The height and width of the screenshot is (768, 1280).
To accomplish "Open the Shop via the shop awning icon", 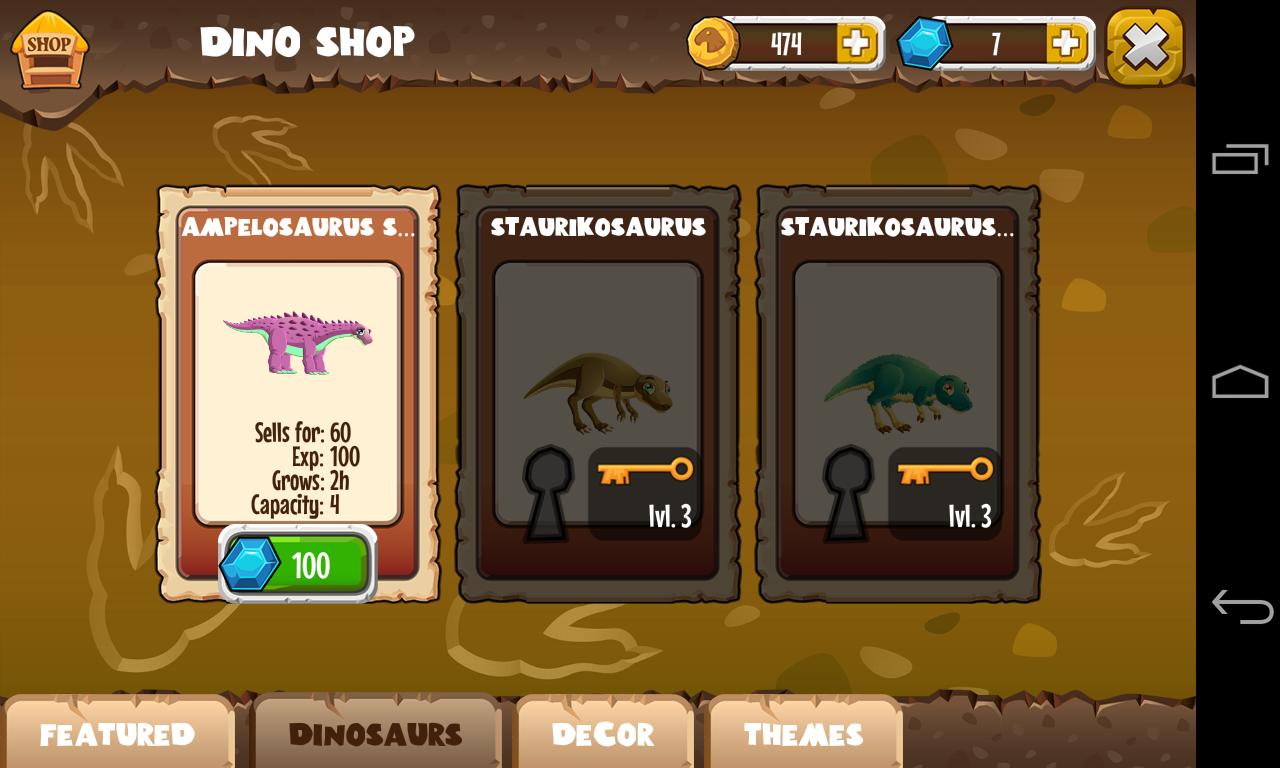I will coord(48,46).
